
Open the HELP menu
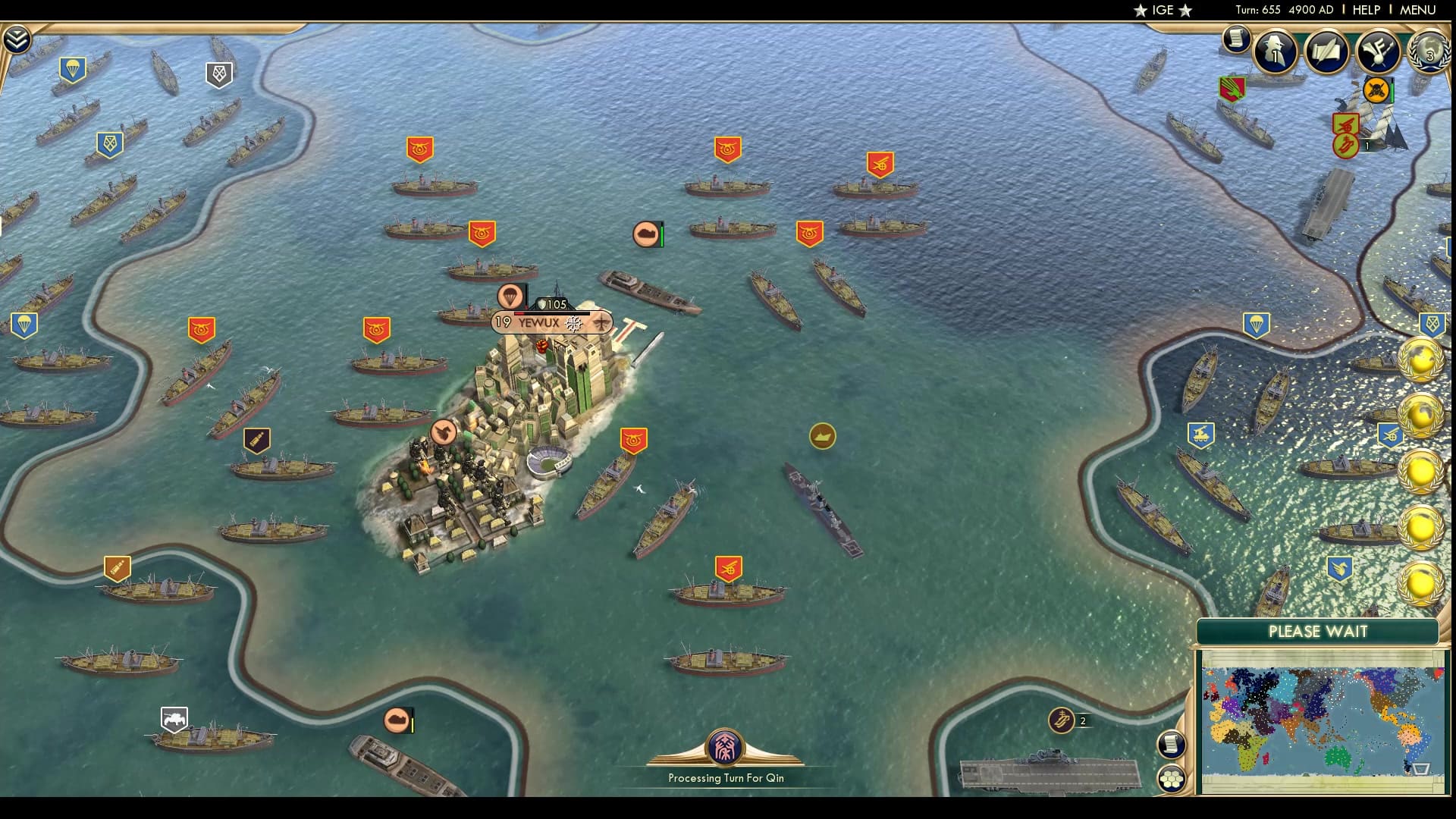(x=1365, y=11)
